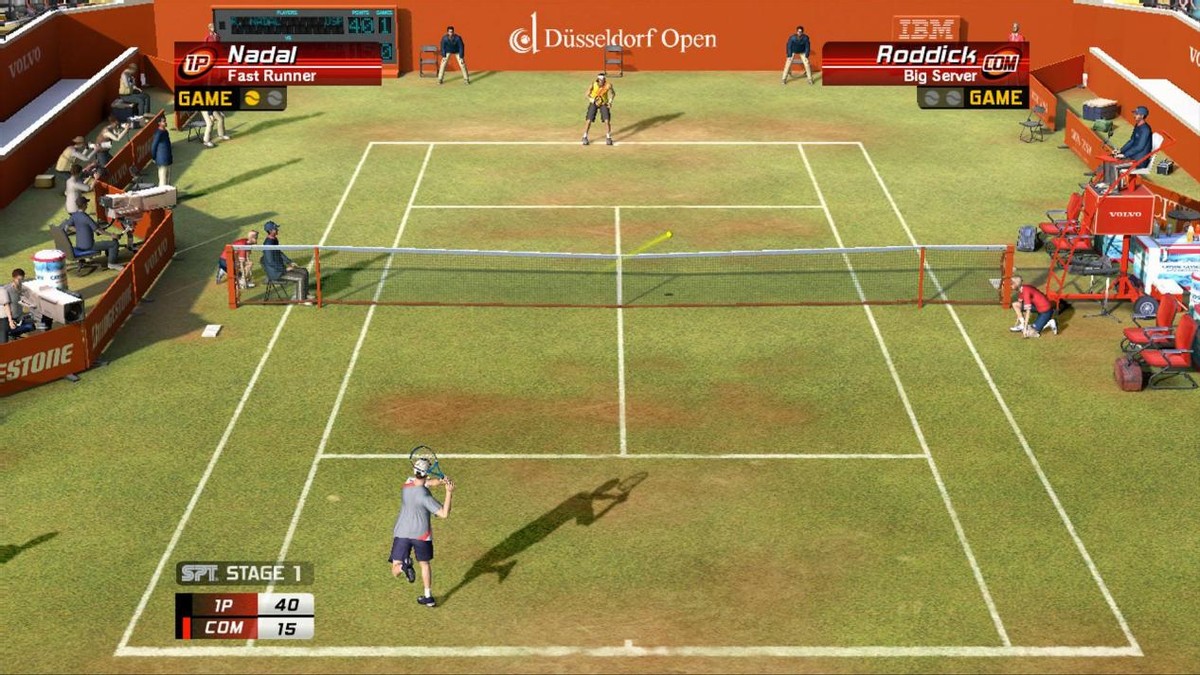This screenshot has height=675, width=1200.
Task: Click the COM badge beside Roddick
Action: 998,63
